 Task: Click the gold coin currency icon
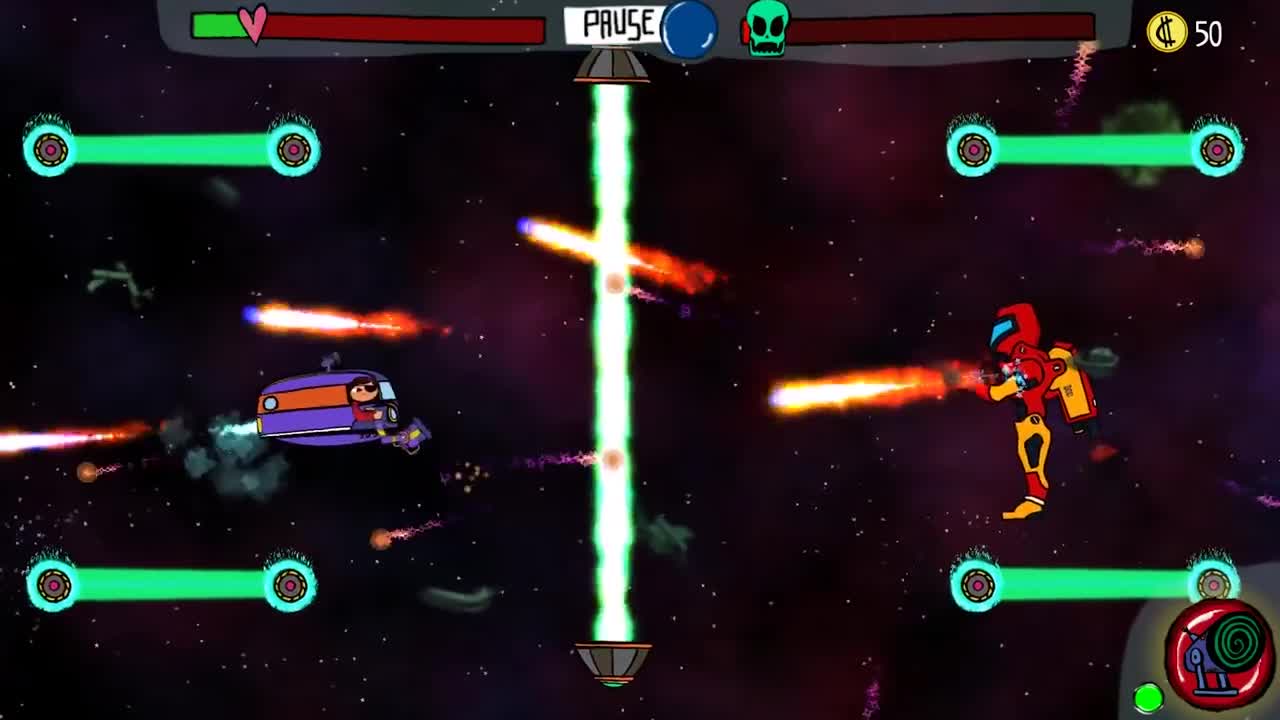[x=1166, y=30]
